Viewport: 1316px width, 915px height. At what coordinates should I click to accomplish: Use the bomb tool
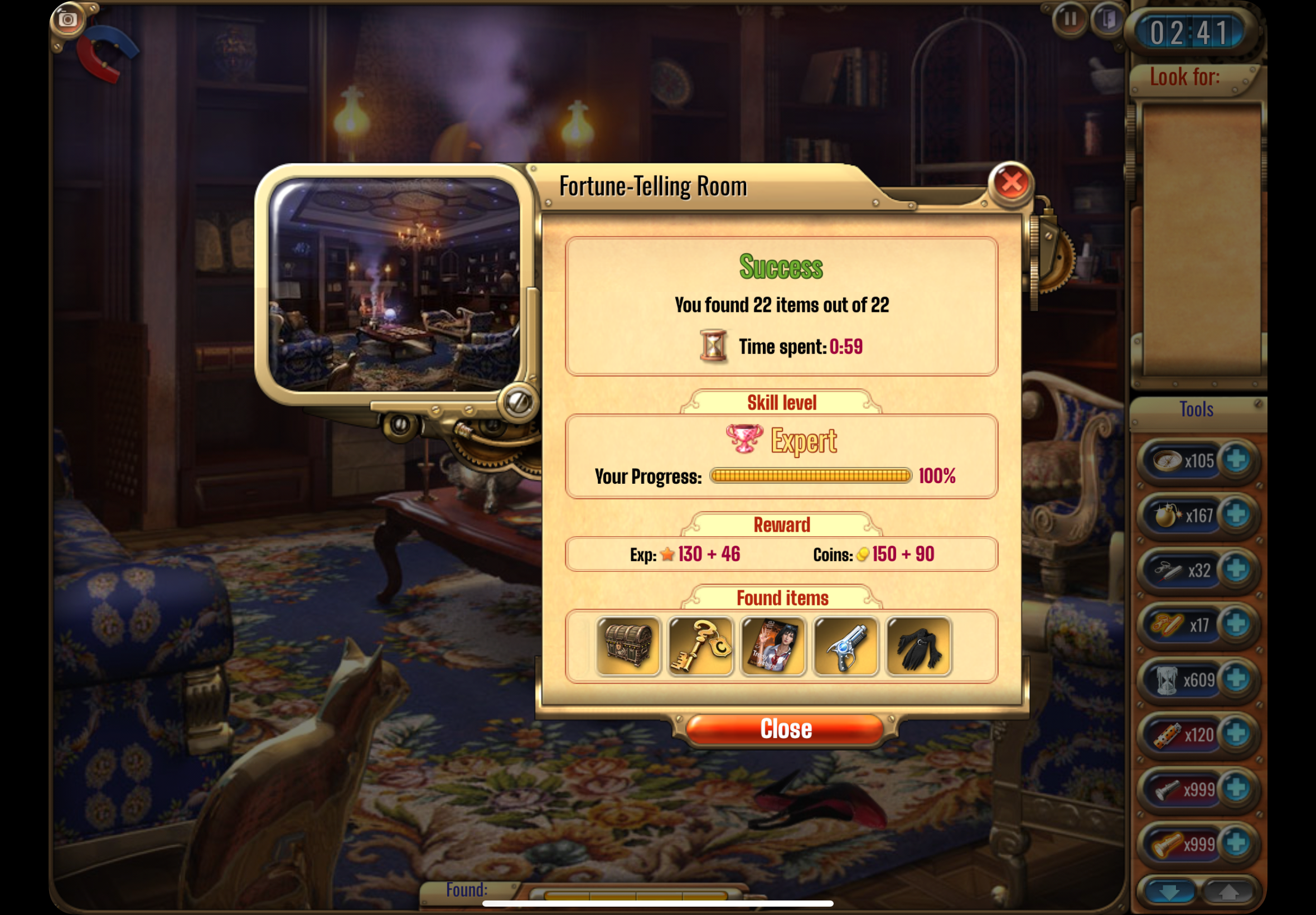point(1167,515)
